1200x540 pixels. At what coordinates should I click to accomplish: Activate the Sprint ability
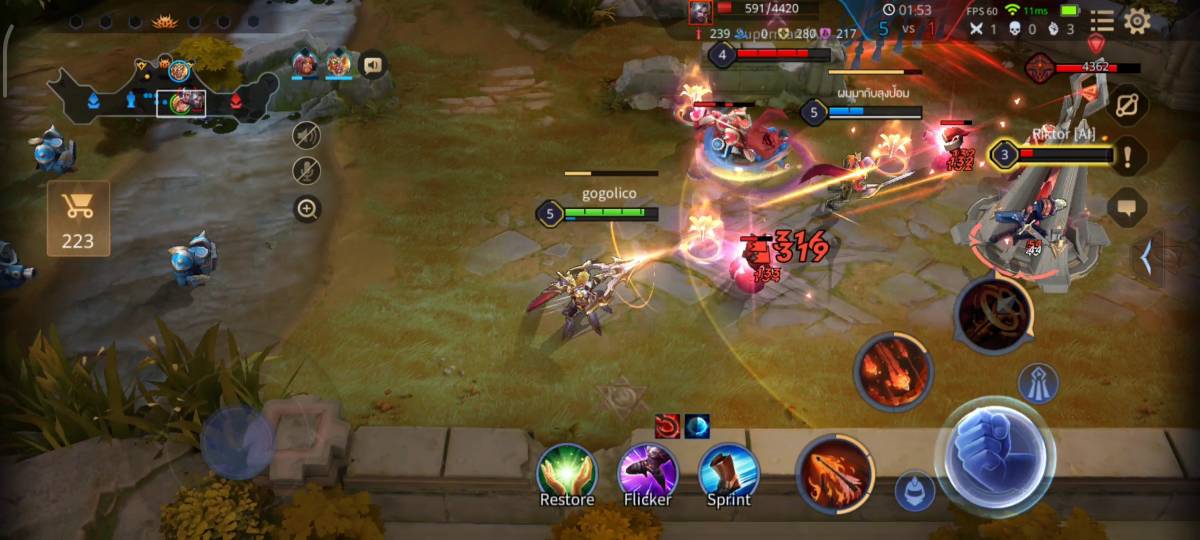coord(729,472)
